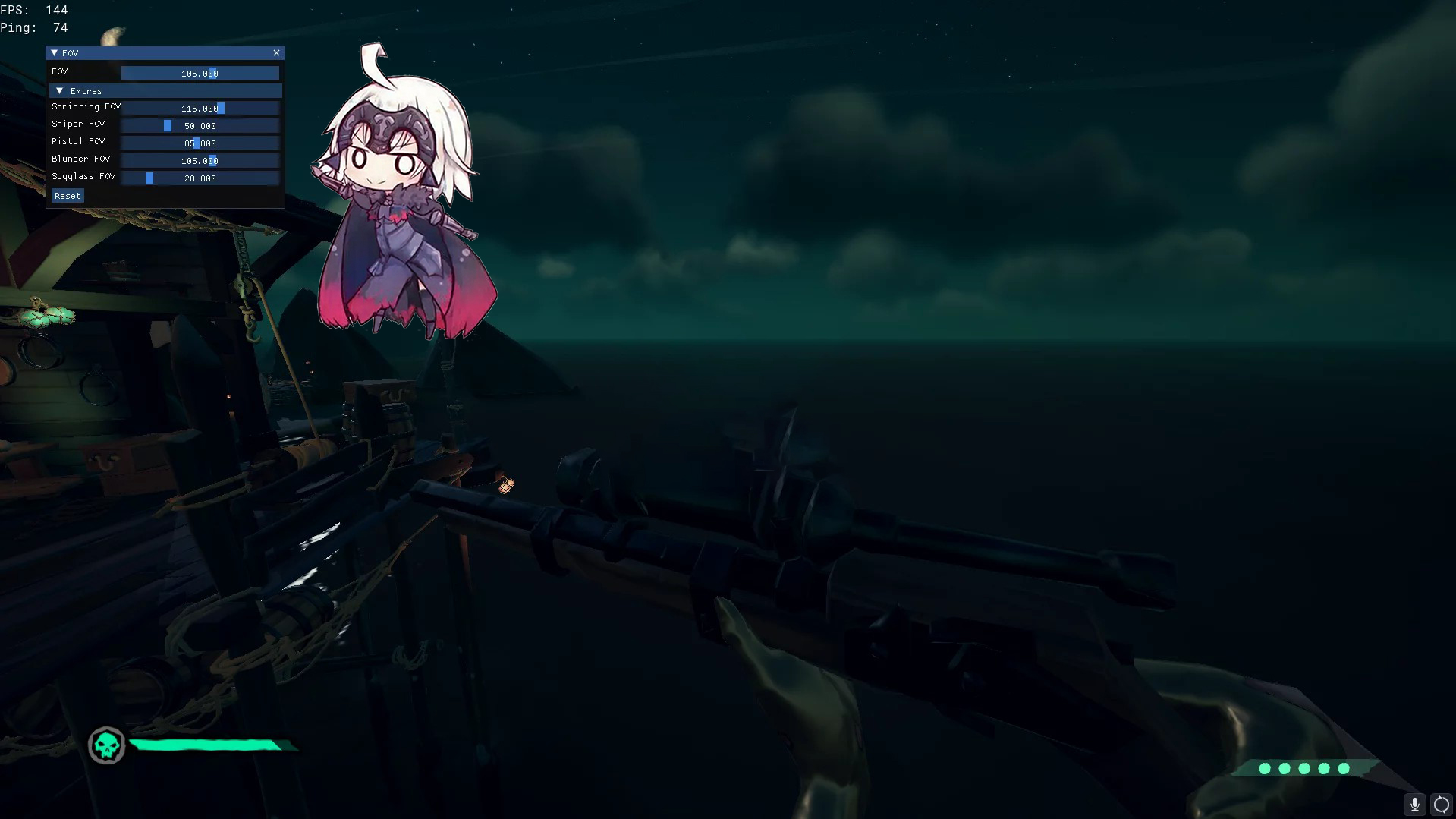Collapse the FOV window arrow
The image size is (1456, 819).
click(x=55, y=52)
